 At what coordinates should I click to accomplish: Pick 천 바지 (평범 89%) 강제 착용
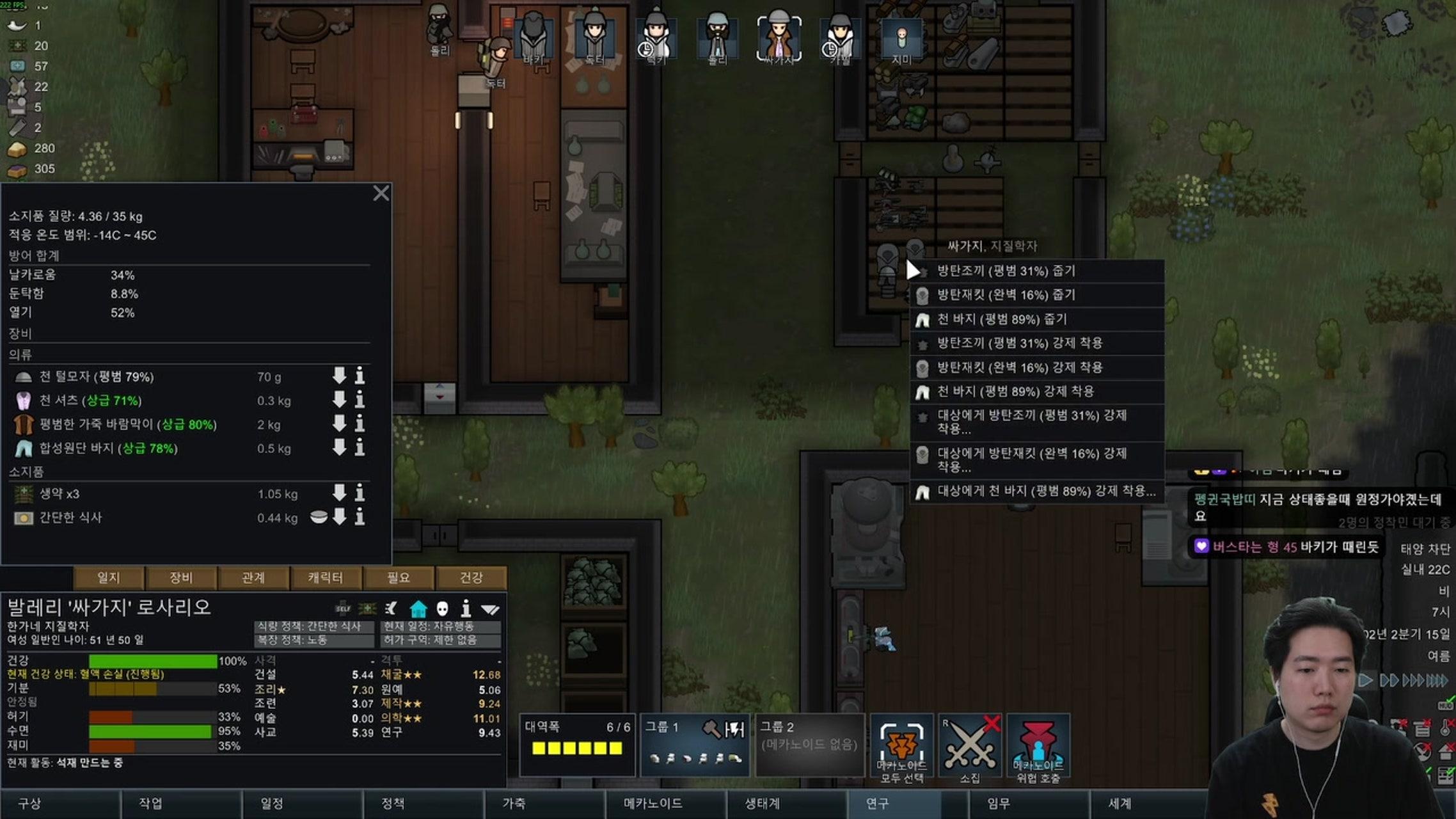click(x=1036, y=392)
